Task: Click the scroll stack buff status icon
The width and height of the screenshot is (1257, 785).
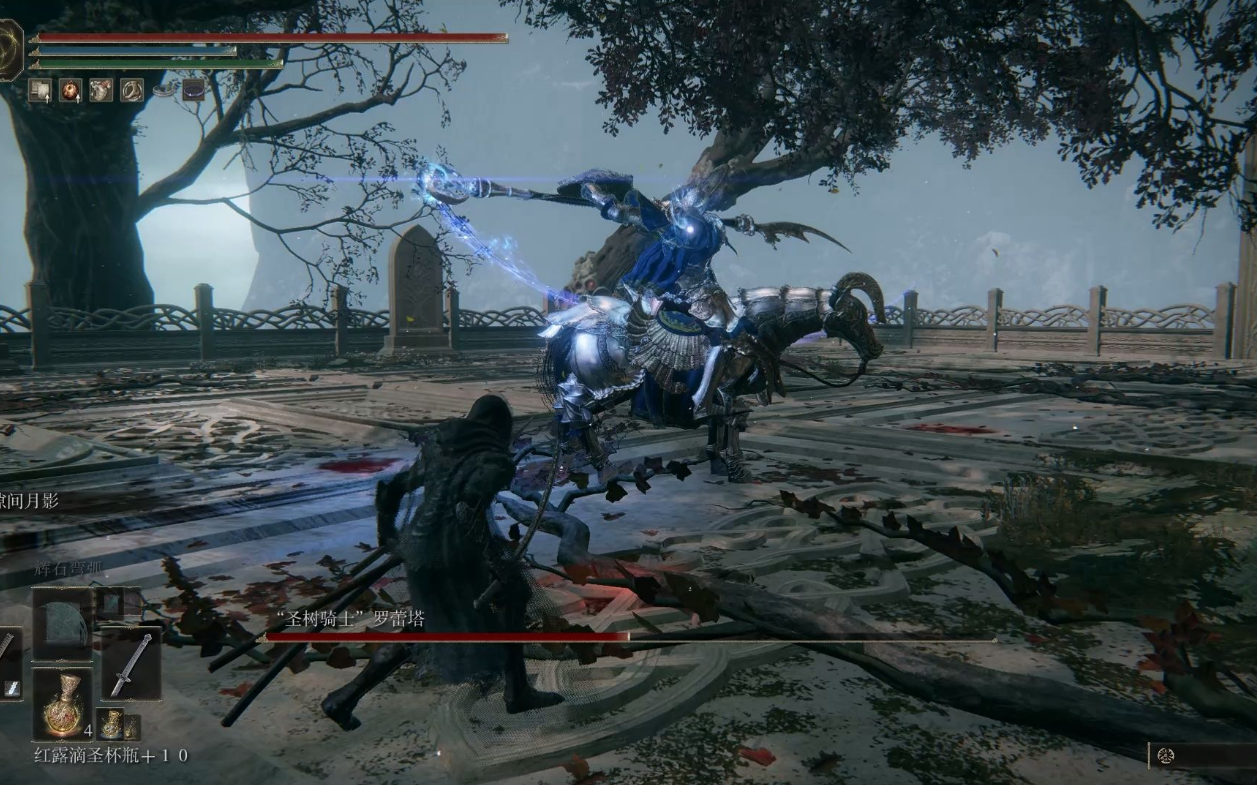Action: pyautogui.click(x=40, y=90)
